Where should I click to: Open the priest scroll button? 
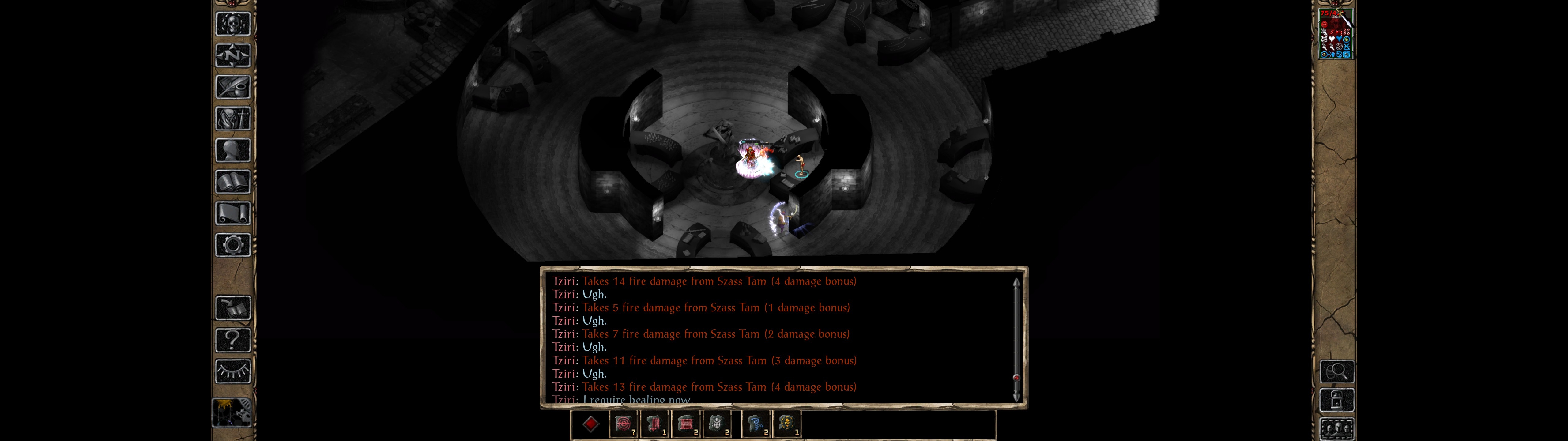coord(233,214)
